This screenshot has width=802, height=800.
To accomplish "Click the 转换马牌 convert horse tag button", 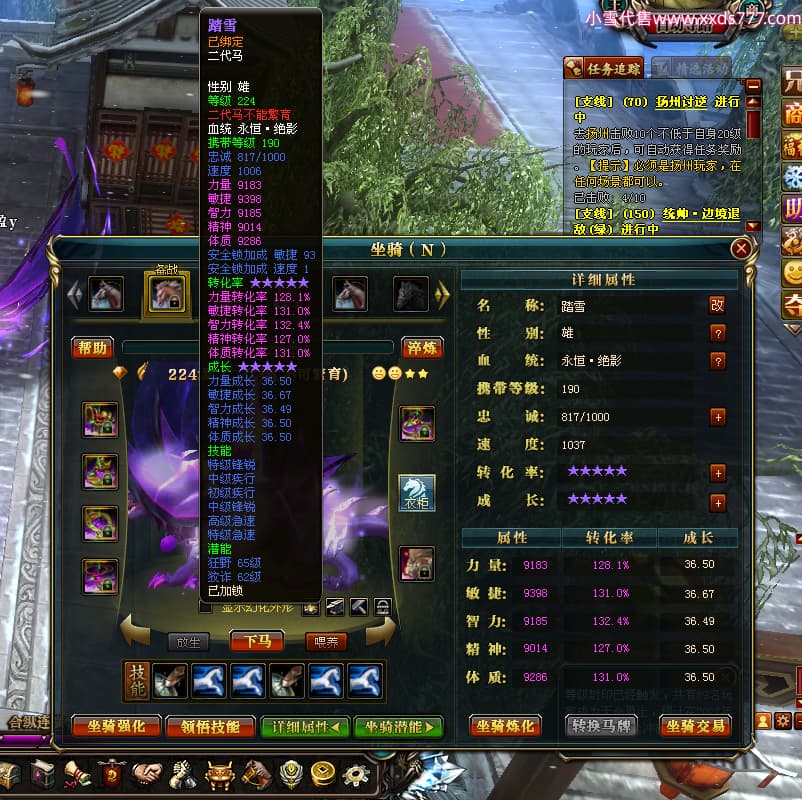I will tap(601, 726).
